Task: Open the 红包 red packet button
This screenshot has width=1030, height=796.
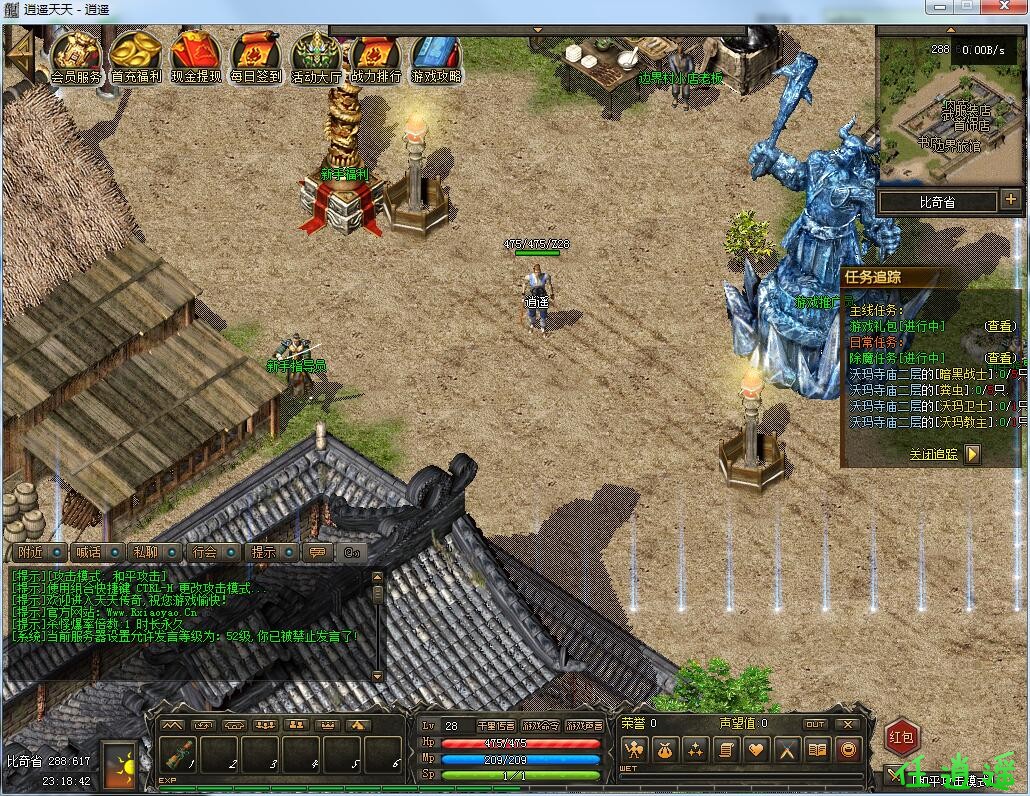Action: pyautogui.click(x=901, y=738)
